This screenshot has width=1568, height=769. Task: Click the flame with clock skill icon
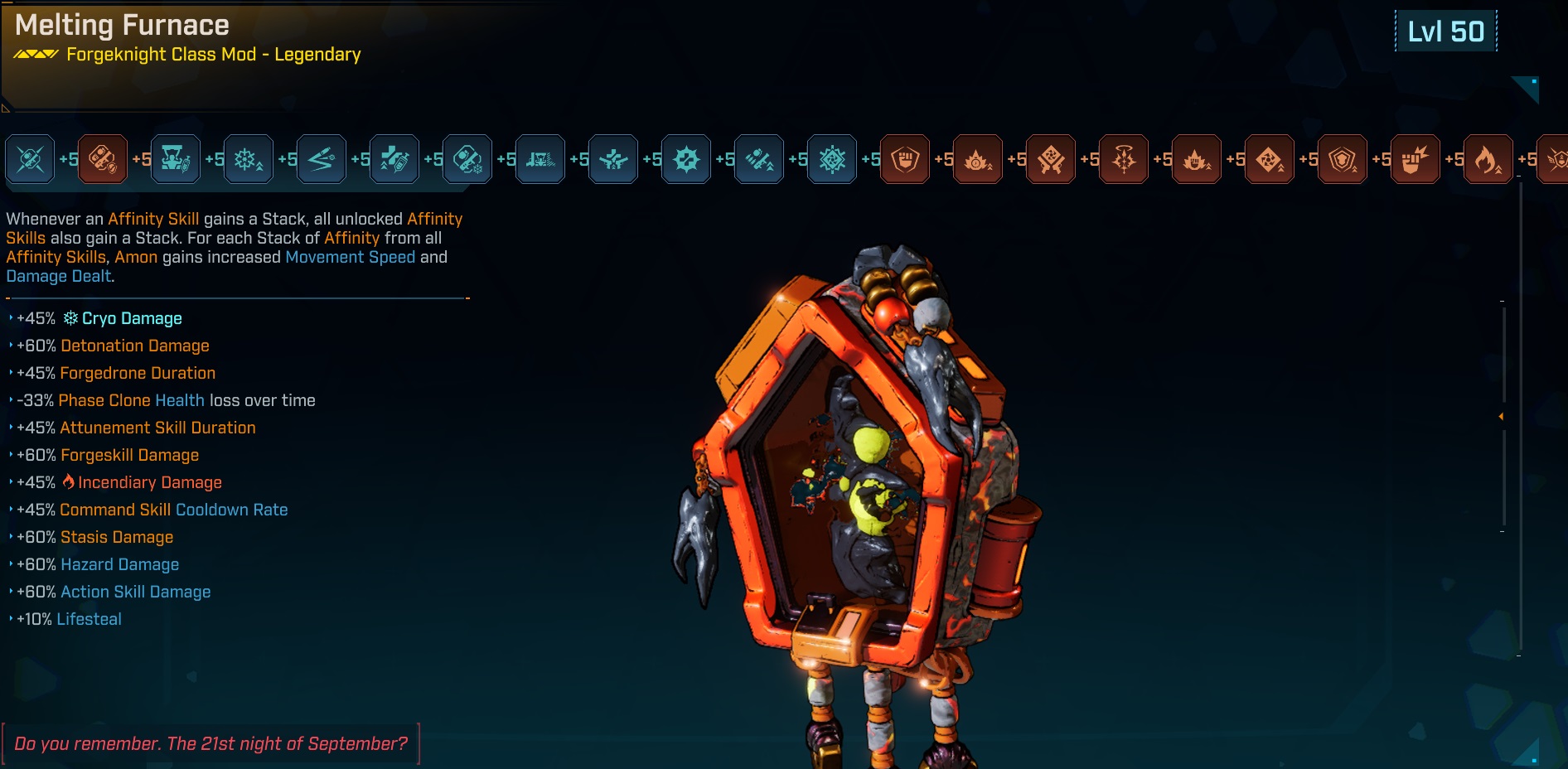(x=978, y=159)
